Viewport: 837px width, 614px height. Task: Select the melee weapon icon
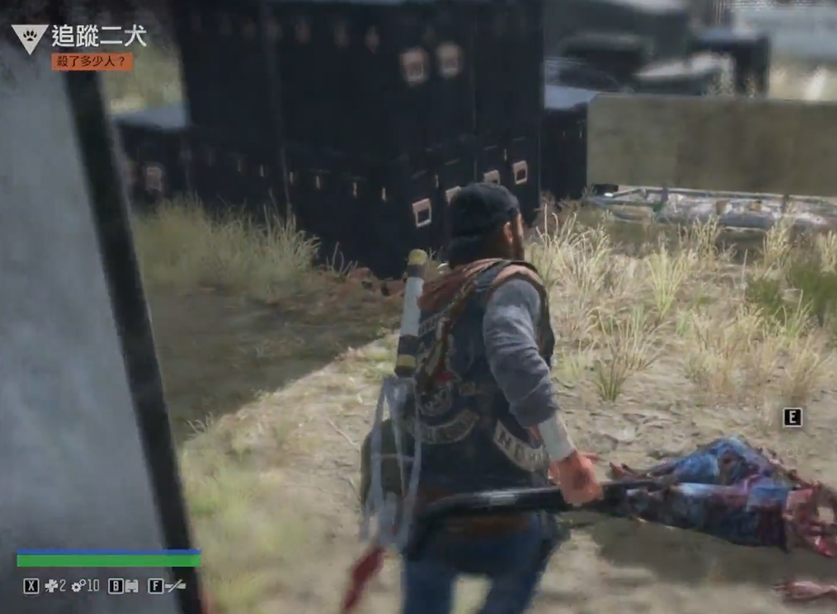[175, 585]
